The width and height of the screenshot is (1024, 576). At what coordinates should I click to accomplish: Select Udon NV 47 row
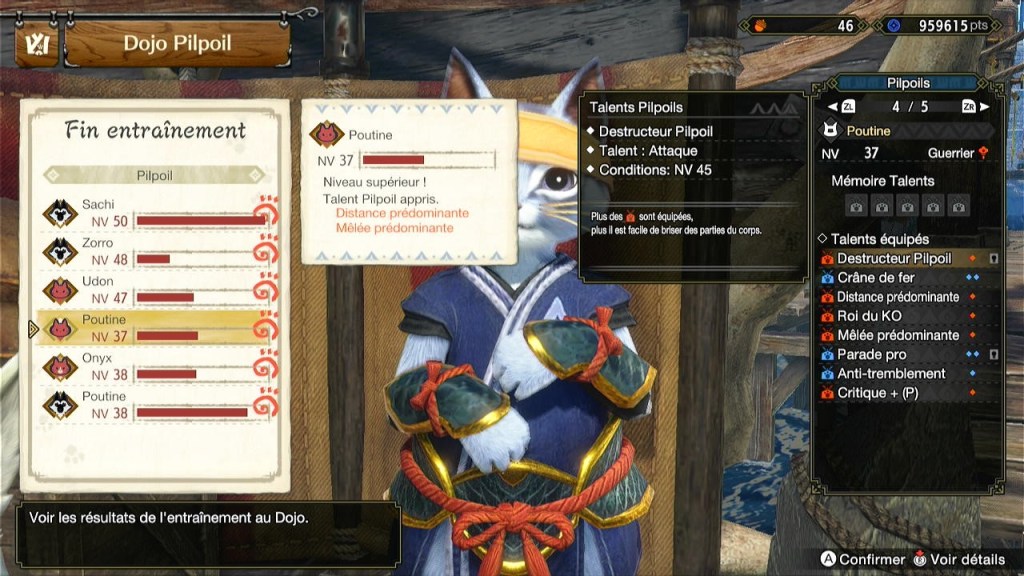click(x=155, y=290)
